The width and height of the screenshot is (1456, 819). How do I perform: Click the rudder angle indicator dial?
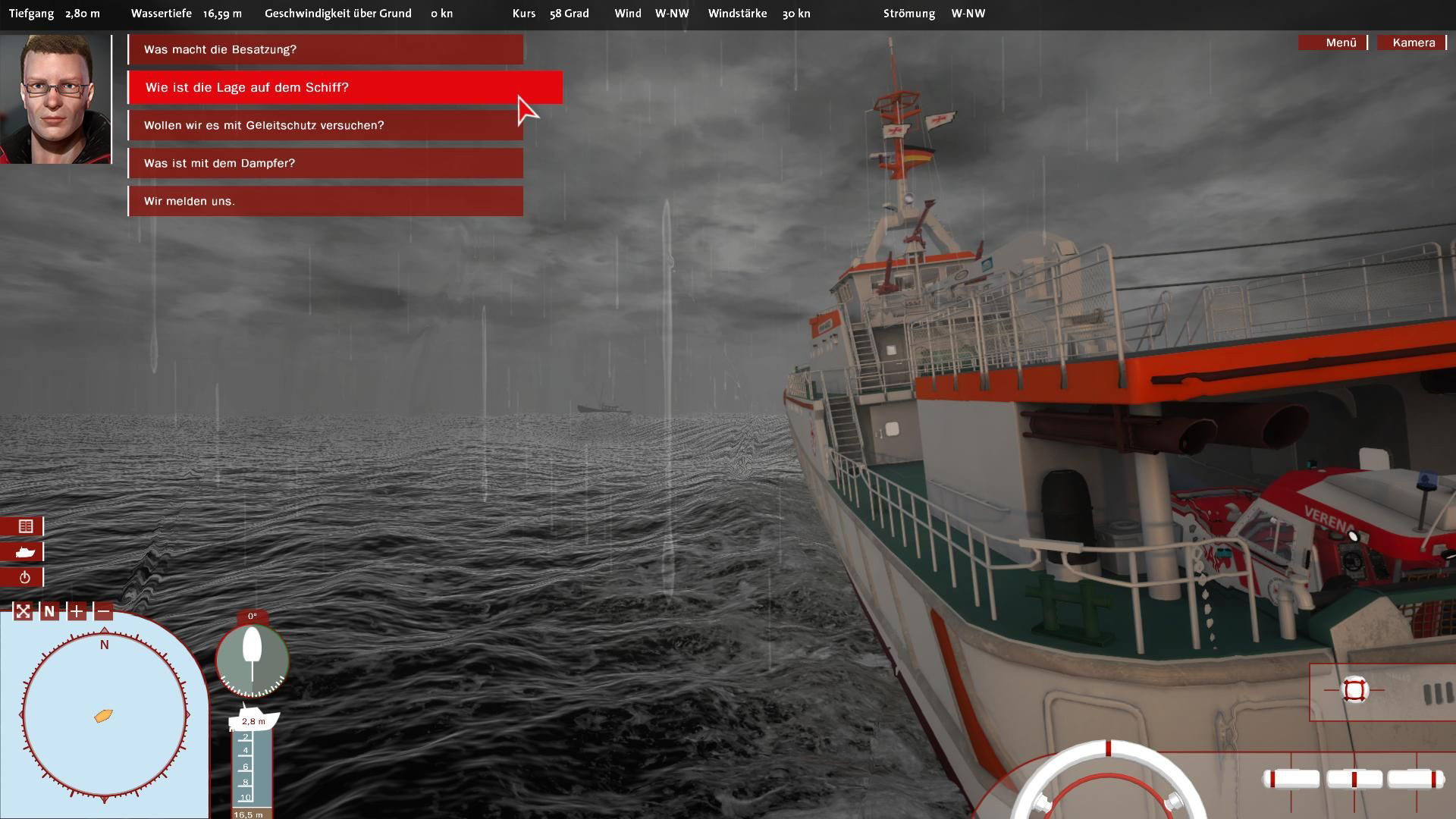pyautogui.click(x=252, y=660)
